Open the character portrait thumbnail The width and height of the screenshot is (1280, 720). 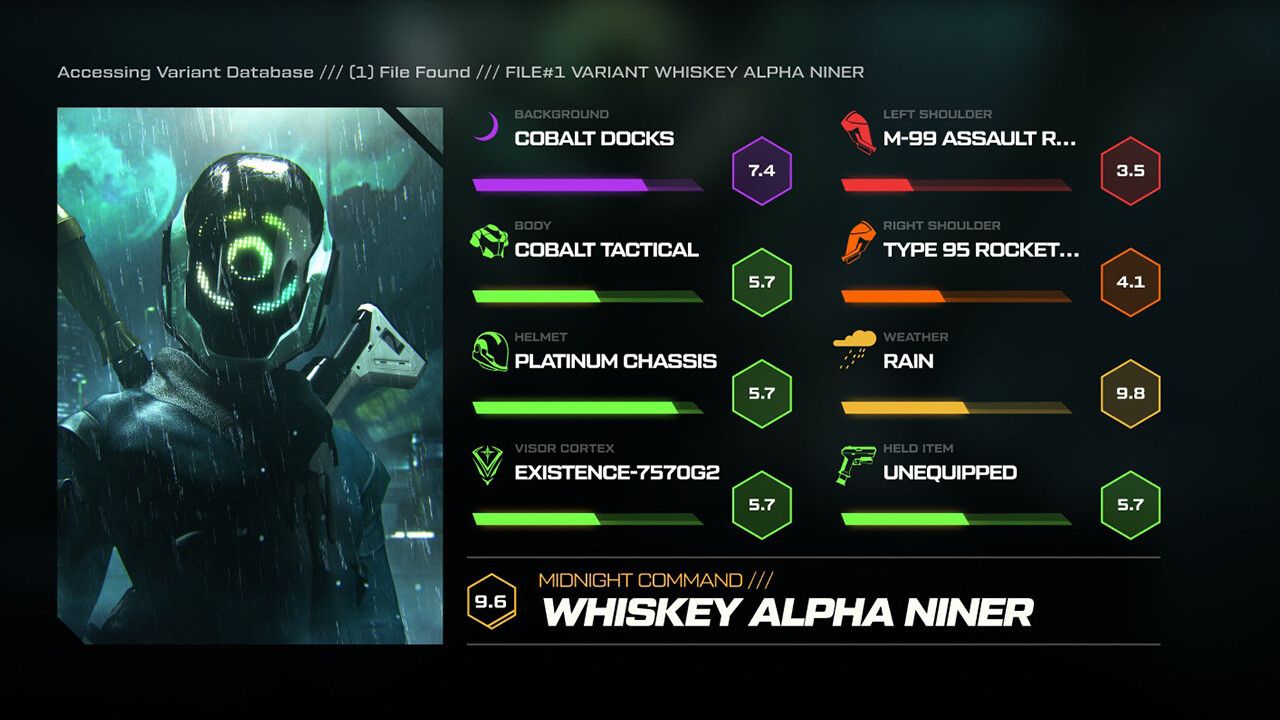click(x=250, y=375)
